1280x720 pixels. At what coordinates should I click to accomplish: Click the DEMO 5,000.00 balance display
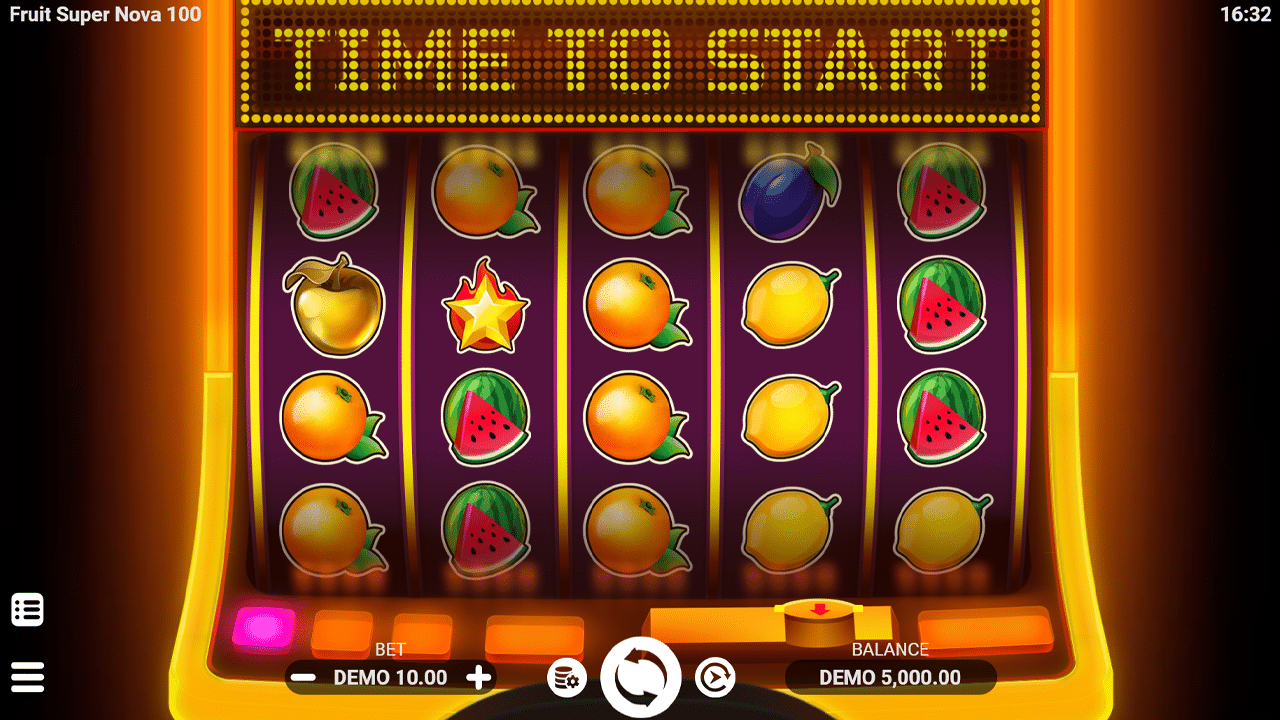tap(888, 677)
